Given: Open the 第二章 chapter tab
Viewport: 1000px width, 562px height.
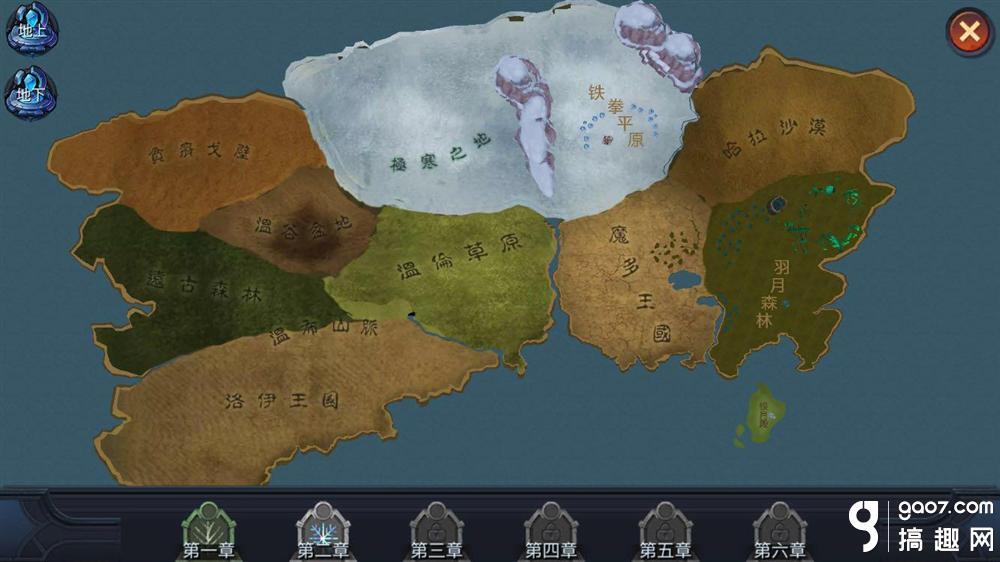Looking at the screenshot, I should [x=323, y=532].
